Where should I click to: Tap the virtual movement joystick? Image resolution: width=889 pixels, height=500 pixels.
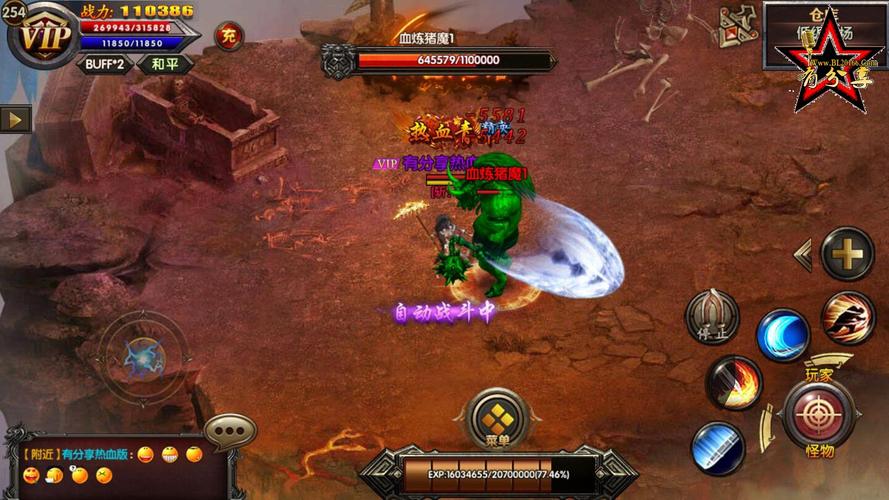142,356
